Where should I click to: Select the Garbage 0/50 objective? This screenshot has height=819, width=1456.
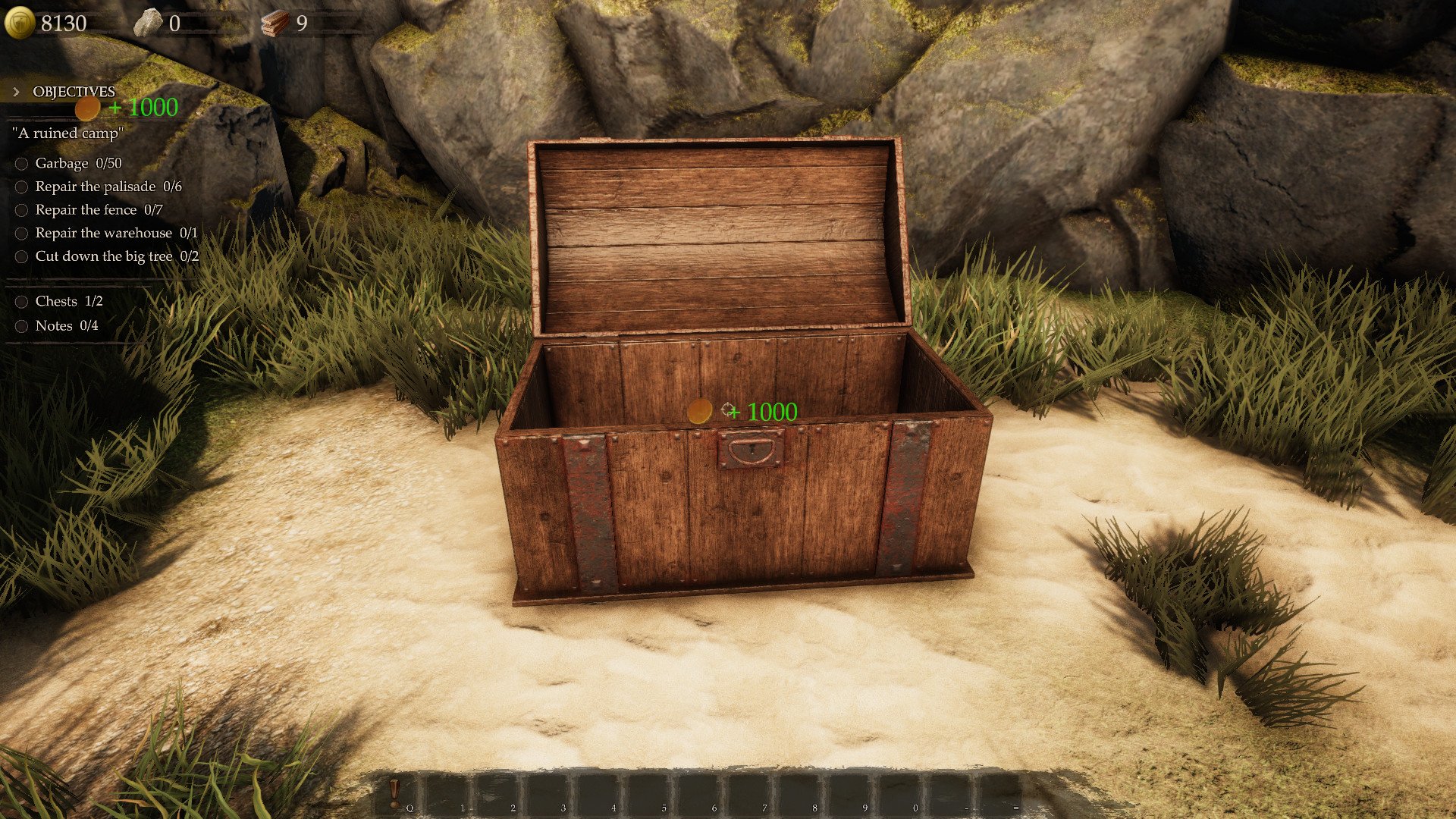click(78, 163)
